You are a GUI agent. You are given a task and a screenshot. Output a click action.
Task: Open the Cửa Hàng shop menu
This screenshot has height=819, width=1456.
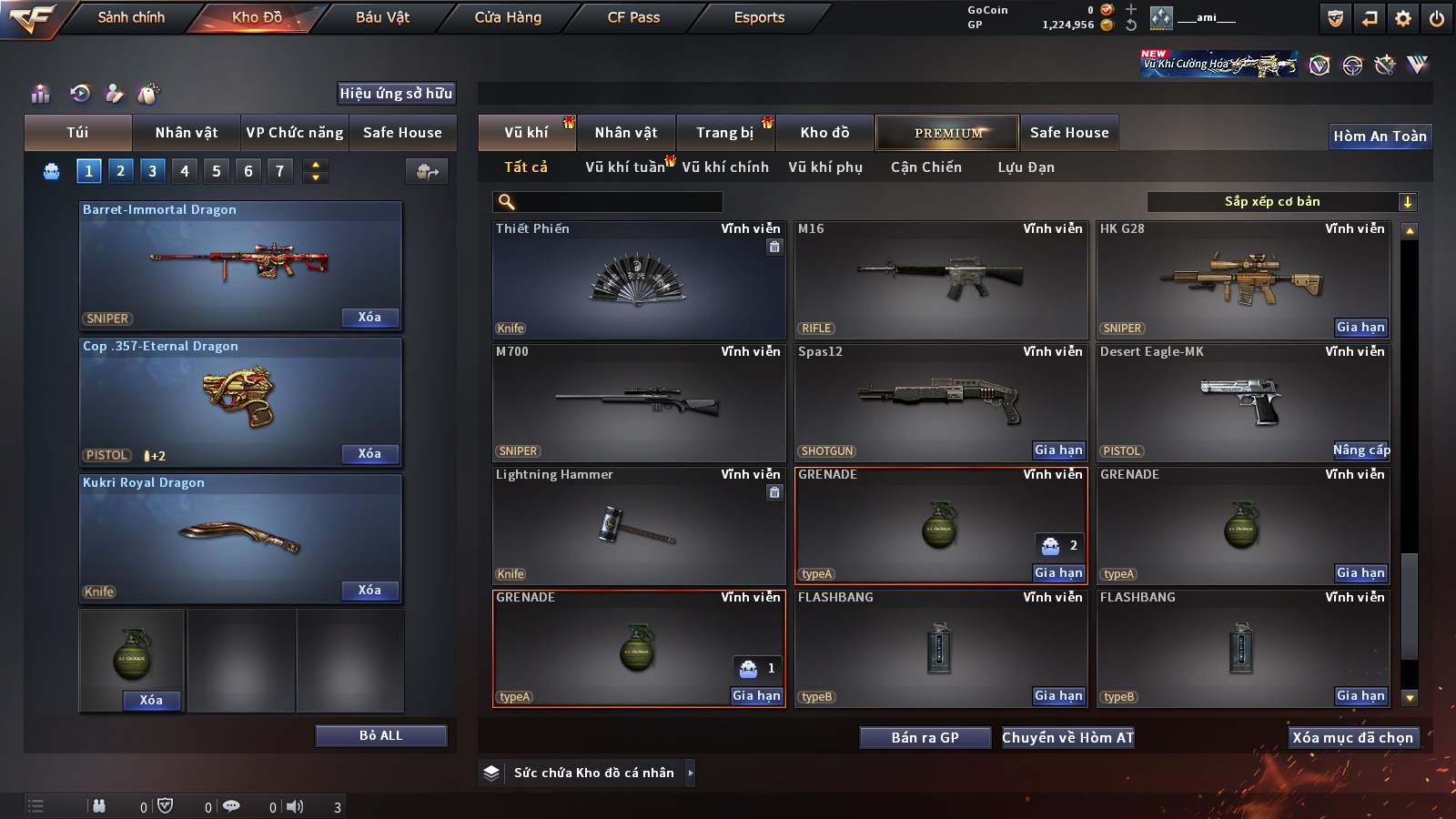point(508,17)
